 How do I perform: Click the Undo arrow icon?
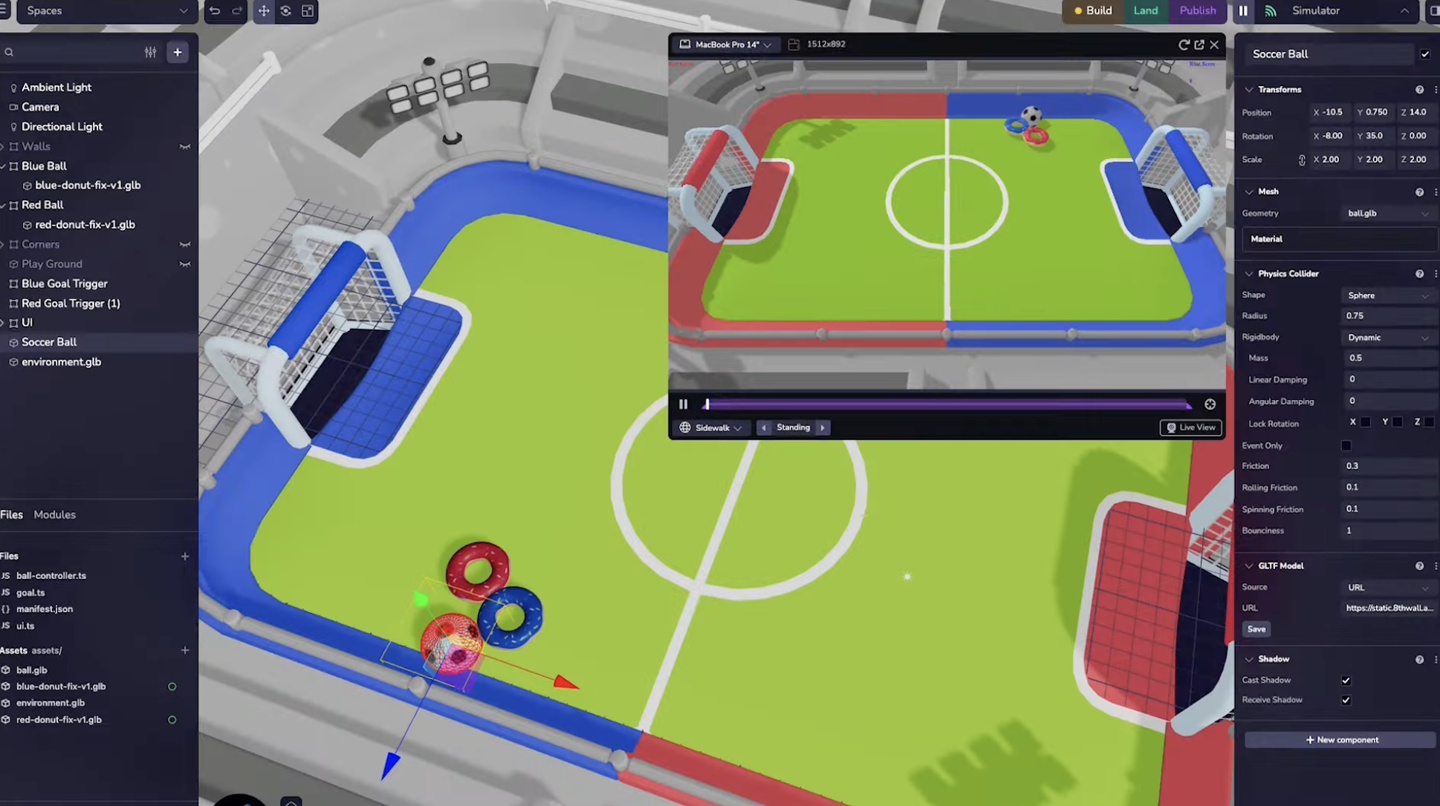(215, 10)
